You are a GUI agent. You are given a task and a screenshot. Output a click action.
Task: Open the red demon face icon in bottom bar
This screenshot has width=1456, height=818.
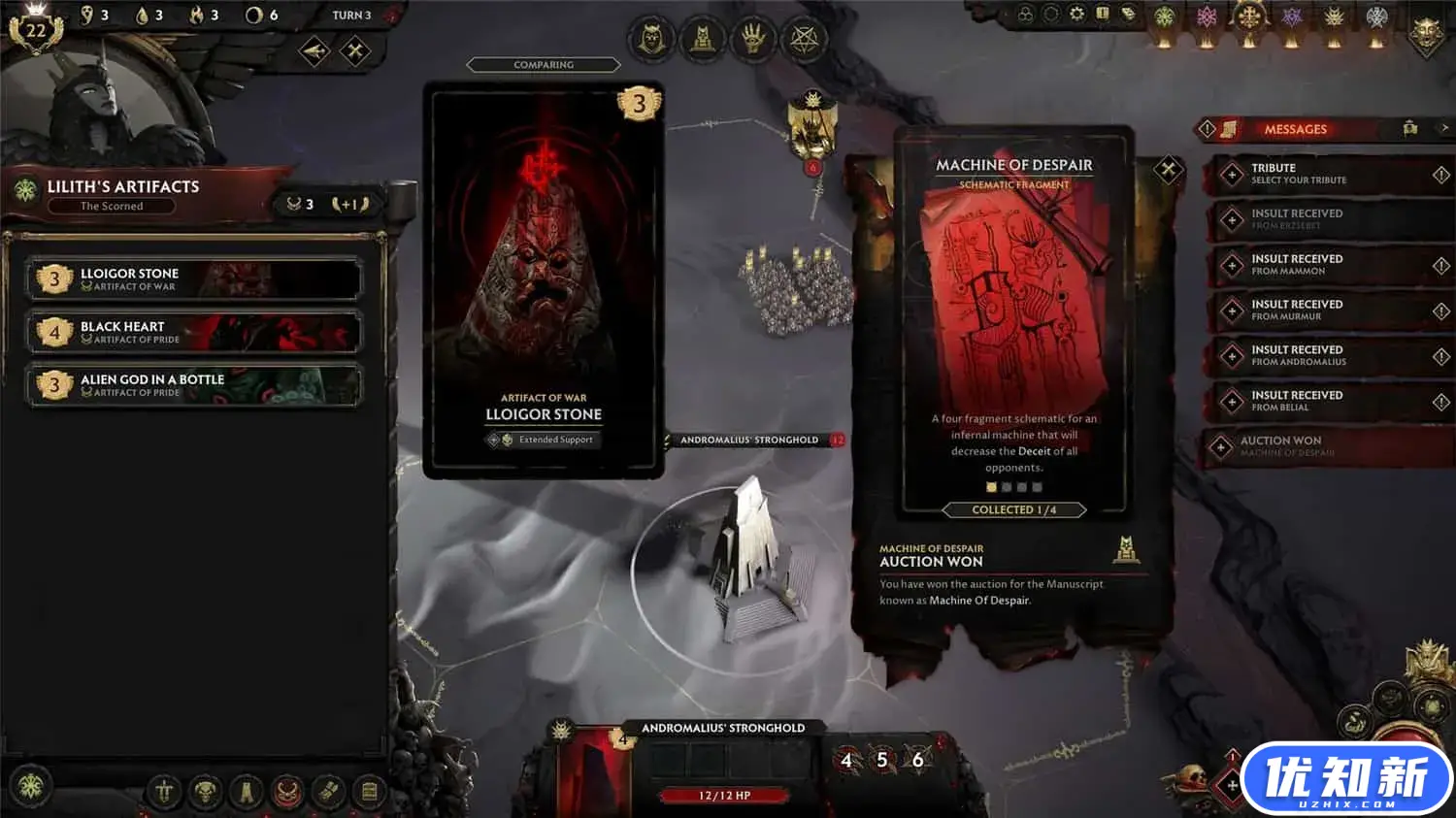click(x=287, y=793)
